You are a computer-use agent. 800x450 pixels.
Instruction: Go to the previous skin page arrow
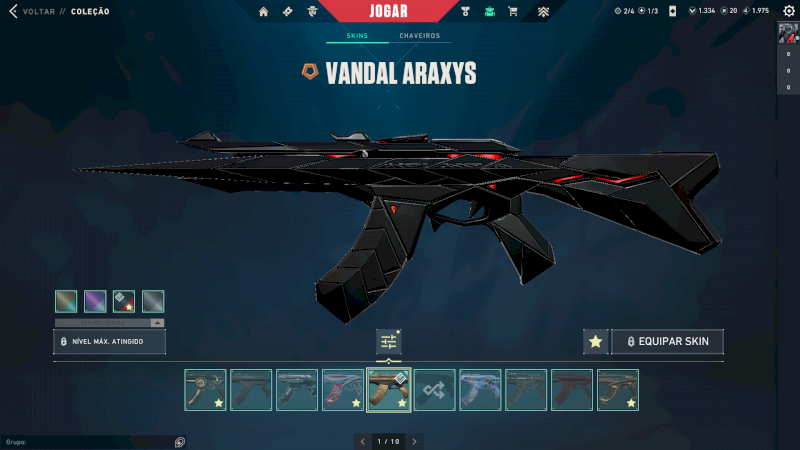click(362, 441)
